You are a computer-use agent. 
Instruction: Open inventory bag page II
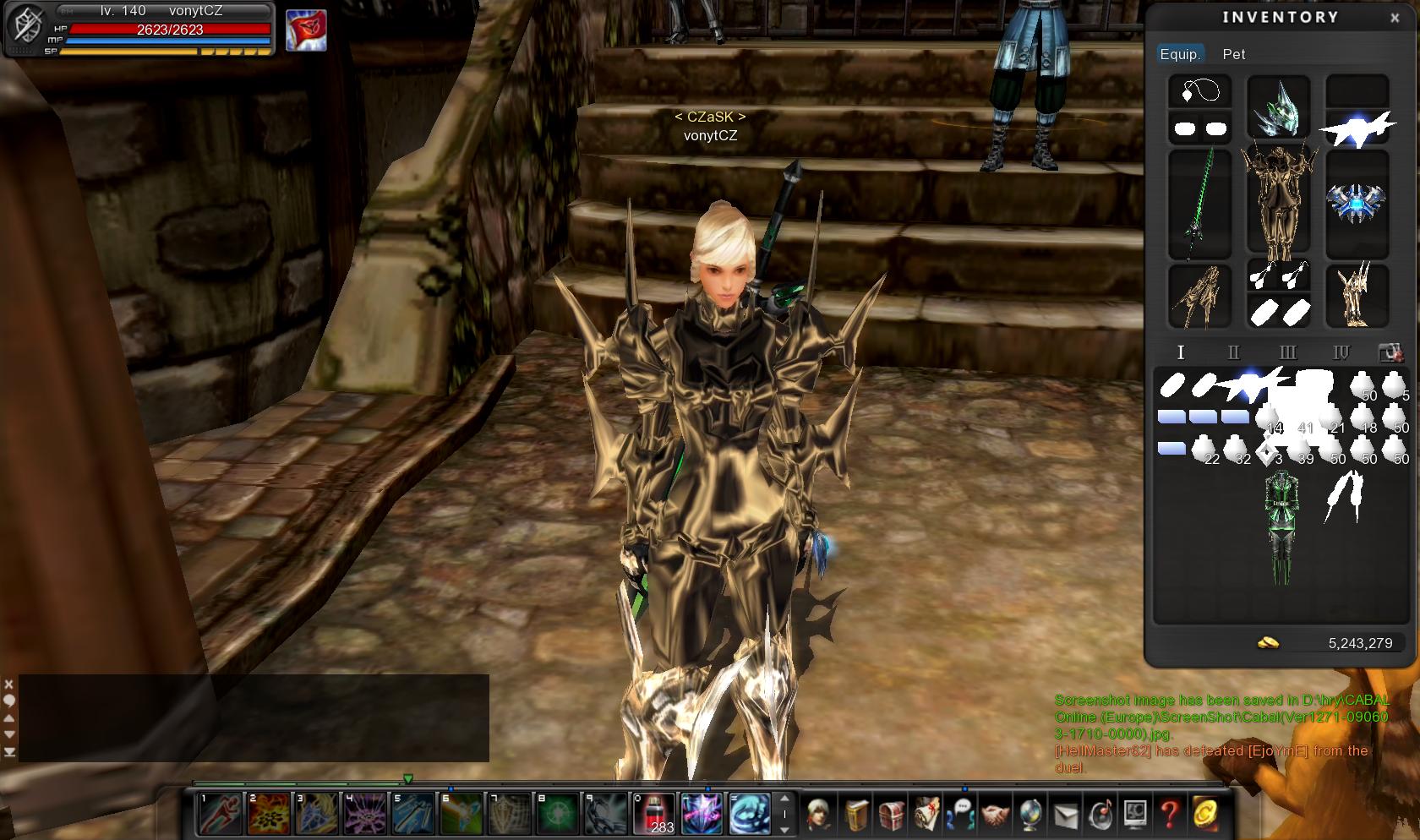(x=1233, y=352)
